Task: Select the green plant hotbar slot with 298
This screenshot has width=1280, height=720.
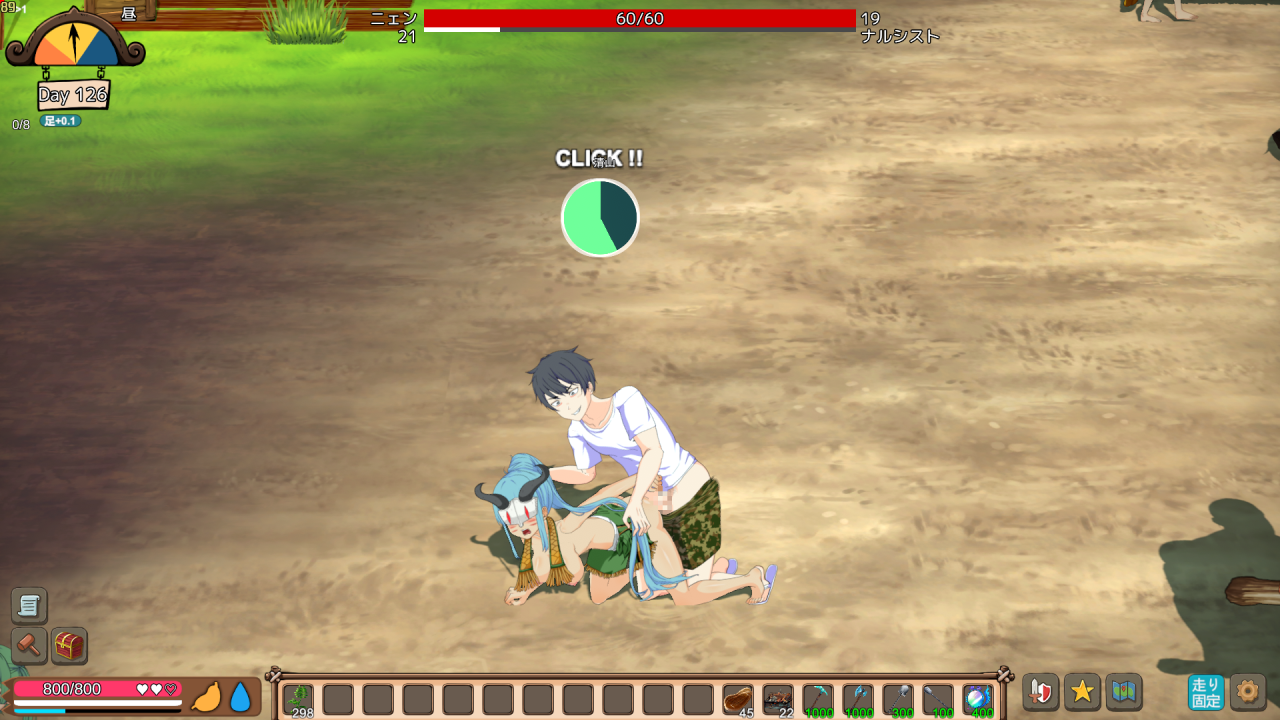Action: [x=298, y=698]
